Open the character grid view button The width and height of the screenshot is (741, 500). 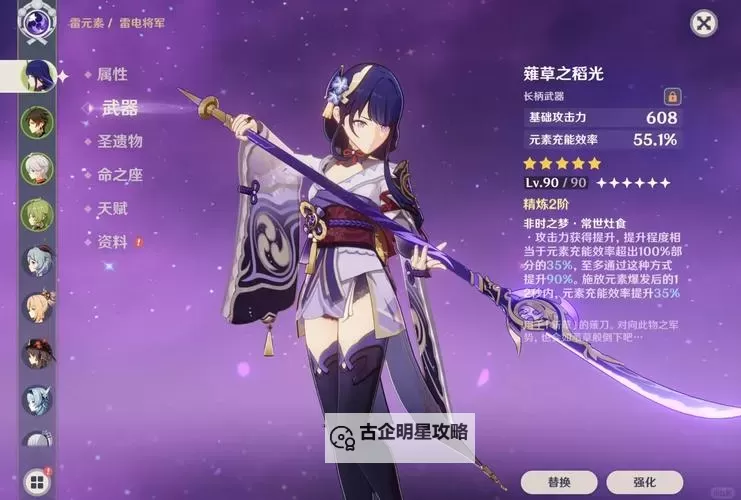click(x=36, y=482)
